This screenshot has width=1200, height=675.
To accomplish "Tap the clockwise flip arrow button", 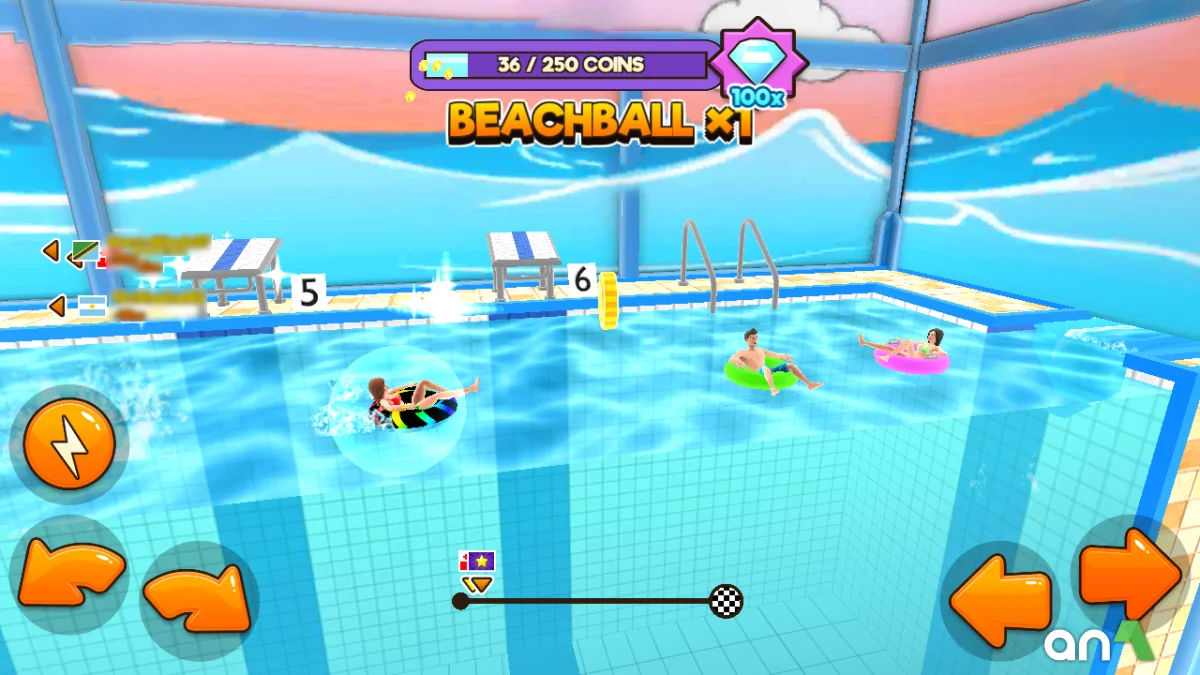I will click(197, 598).
